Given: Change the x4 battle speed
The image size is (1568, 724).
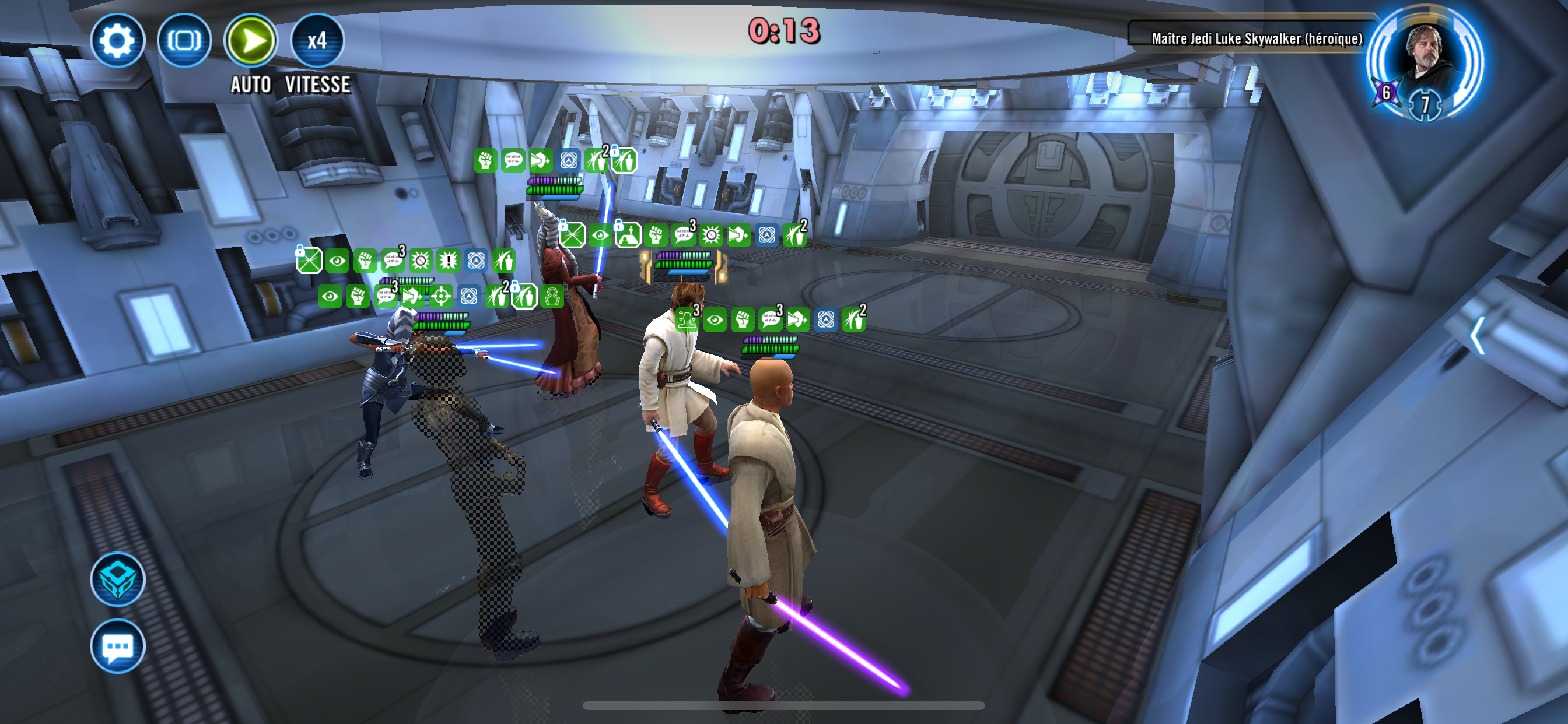Looking at the screenshot, I should [317, 41].
